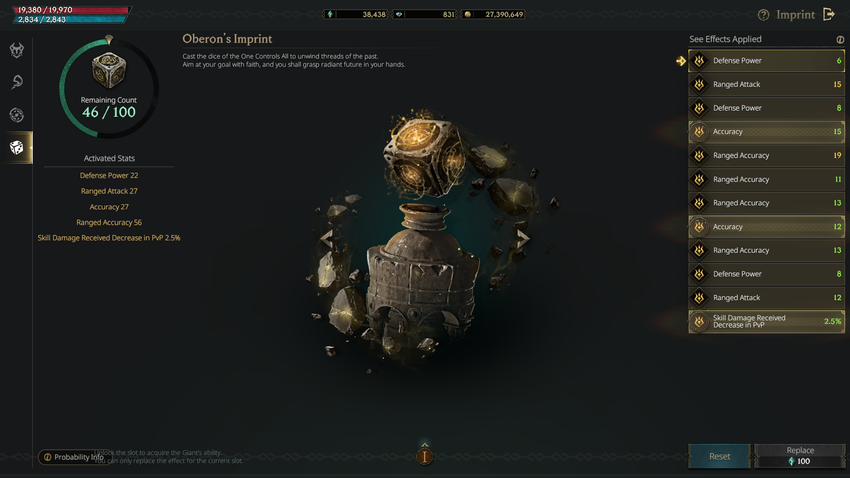Viewport: 850px width, 478px height.
Task: Open the swirl icon sidebar tab
Action: tap(17, 83)
